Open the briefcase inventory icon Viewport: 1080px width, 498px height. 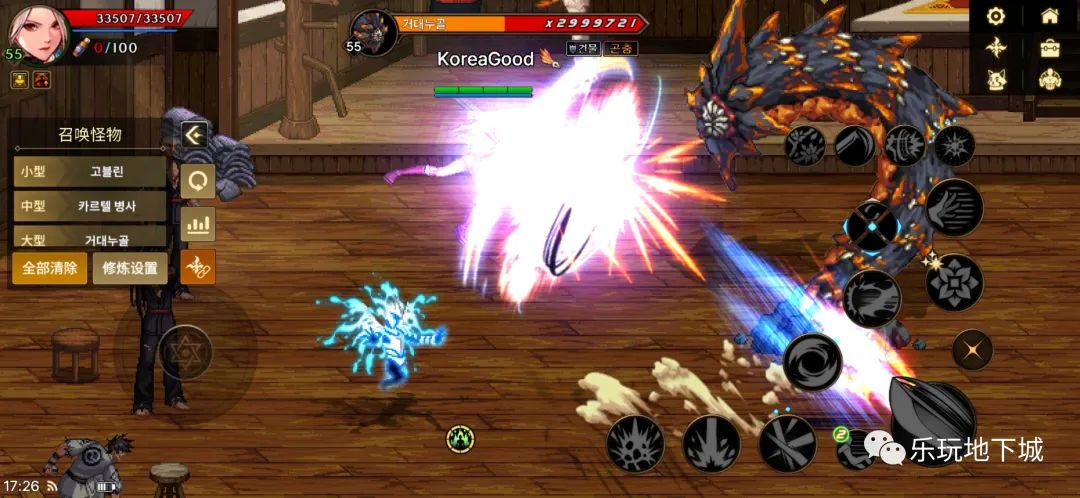point(1049,47)
